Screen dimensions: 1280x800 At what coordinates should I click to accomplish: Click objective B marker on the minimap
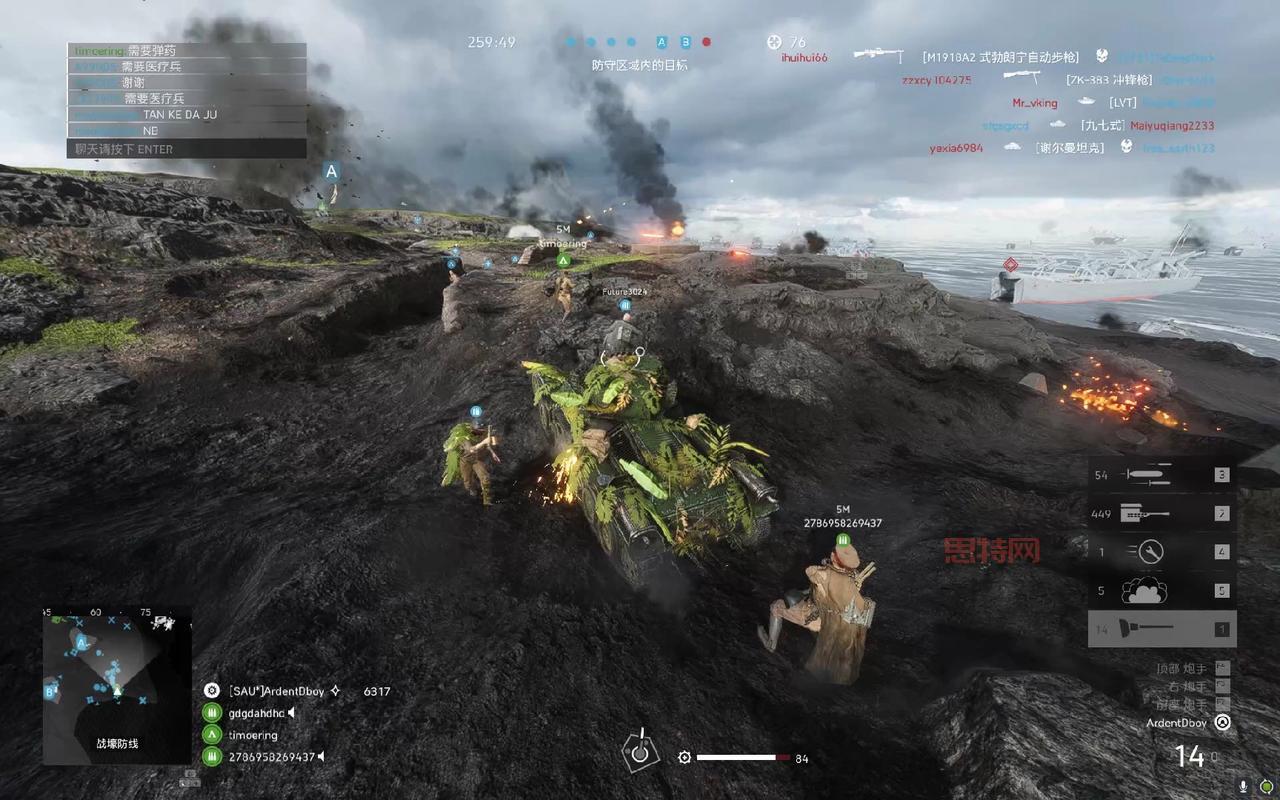point(49,690)
